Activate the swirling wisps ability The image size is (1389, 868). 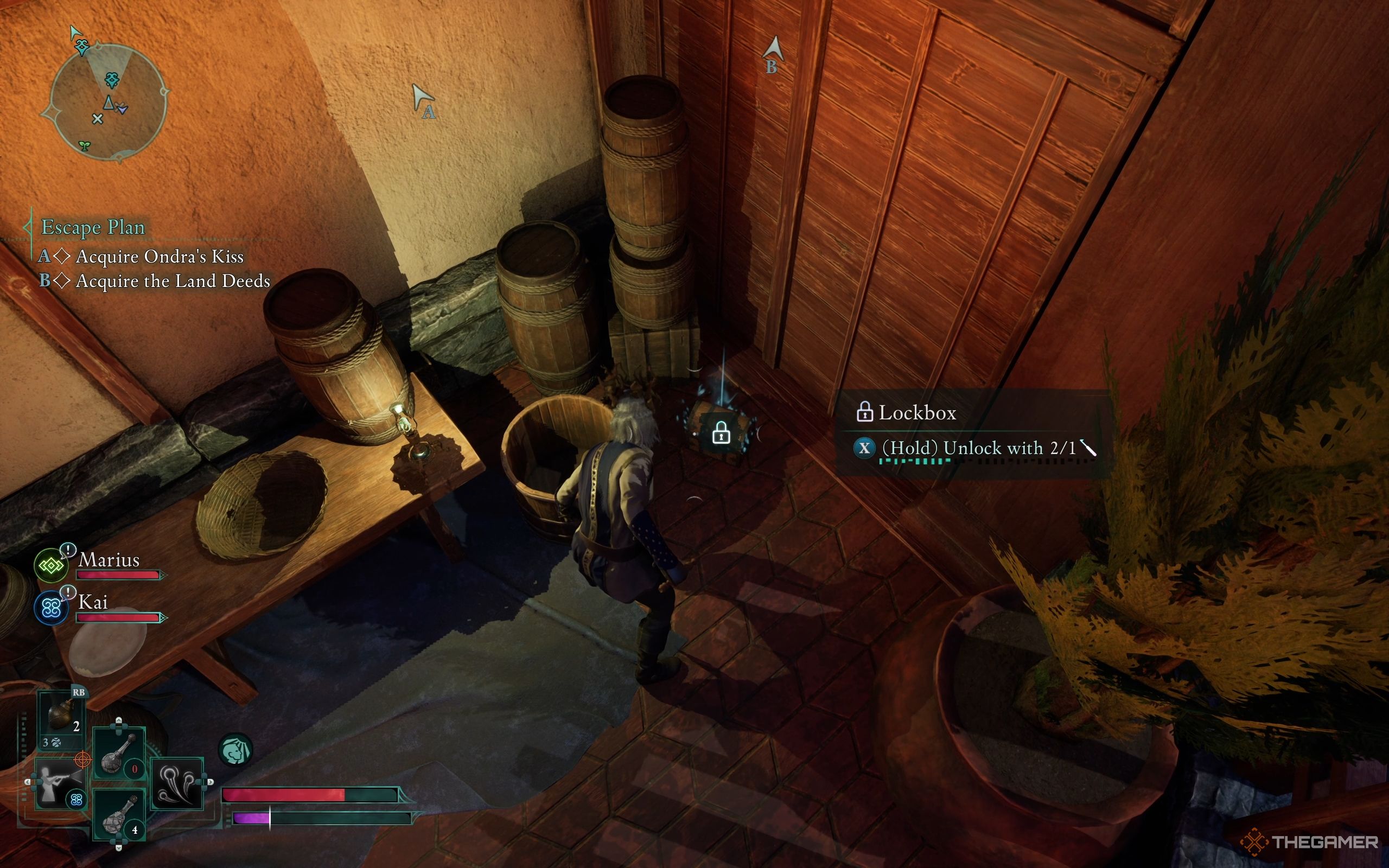coord(177,783)
